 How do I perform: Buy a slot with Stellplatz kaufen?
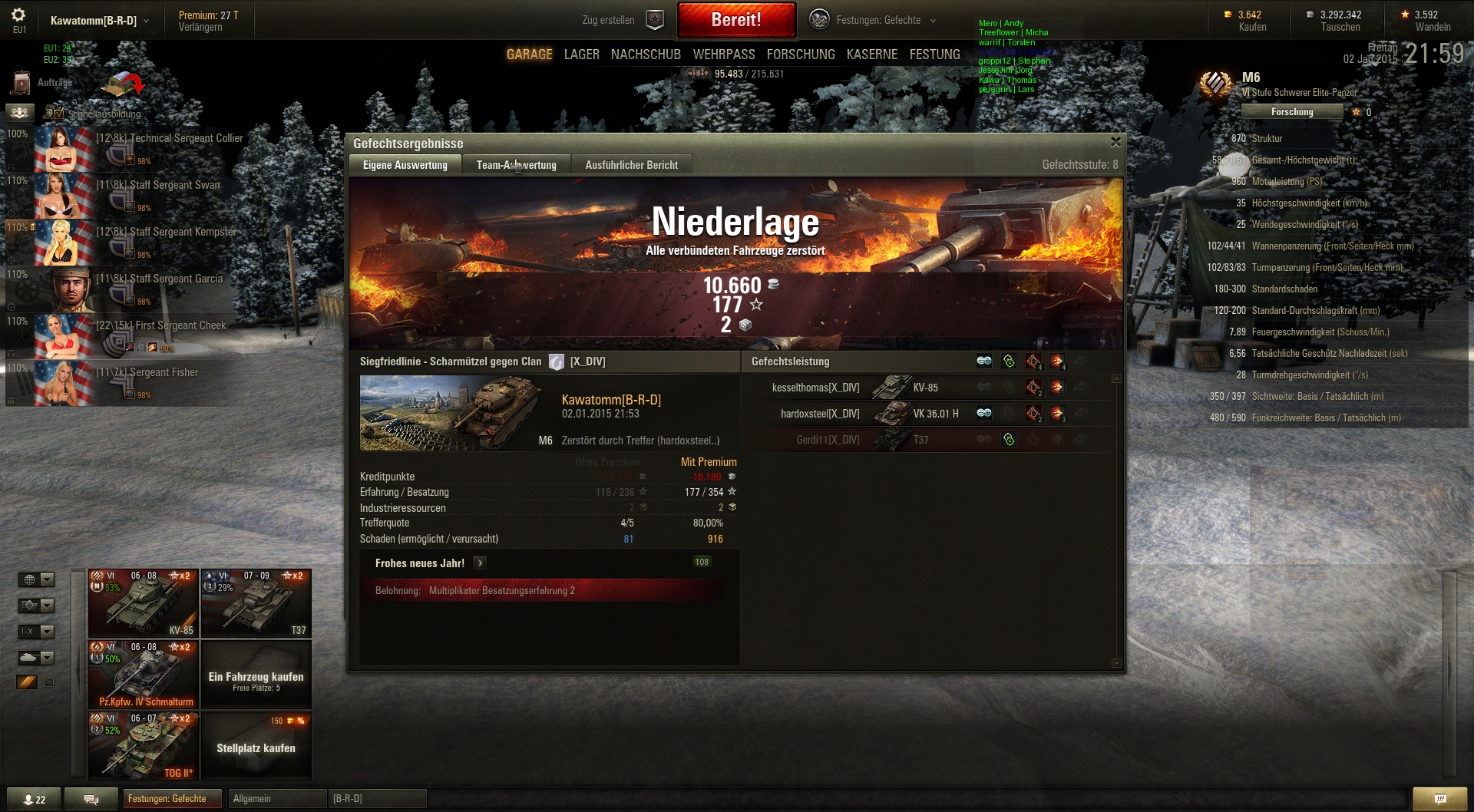click(256, 747)
